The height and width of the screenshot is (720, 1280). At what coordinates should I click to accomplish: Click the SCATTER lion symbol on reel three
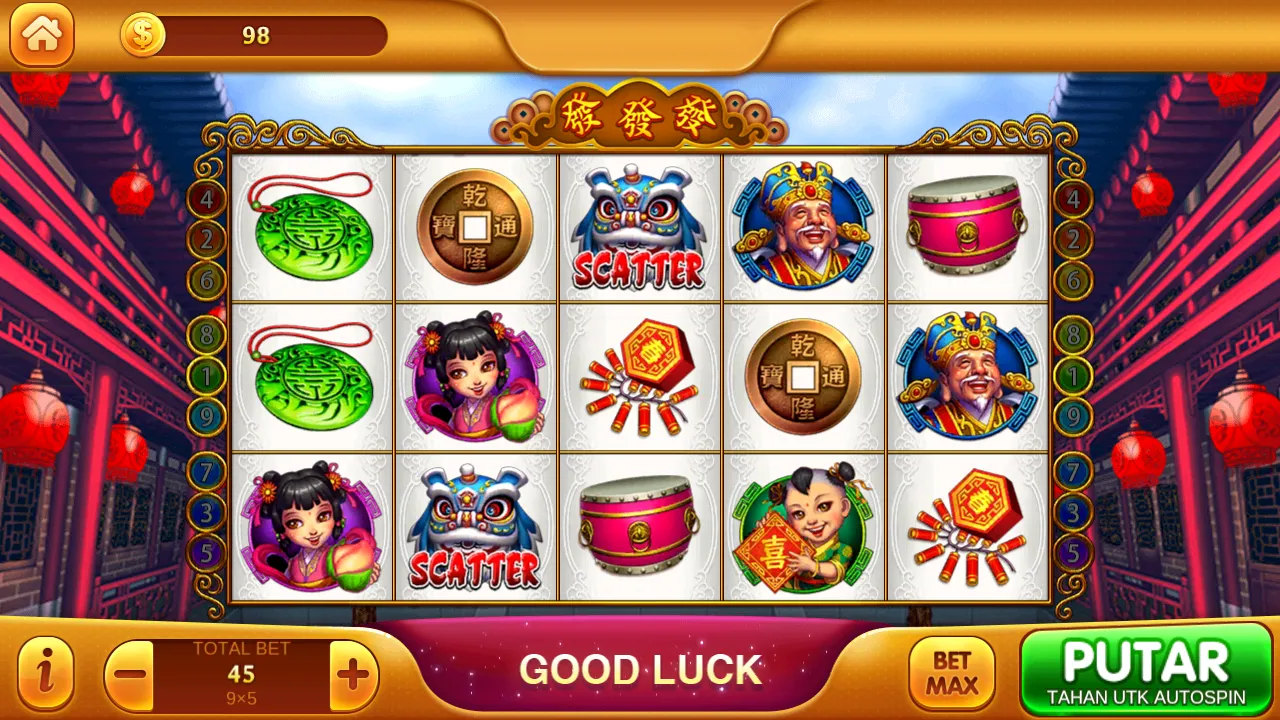(640, 225)
